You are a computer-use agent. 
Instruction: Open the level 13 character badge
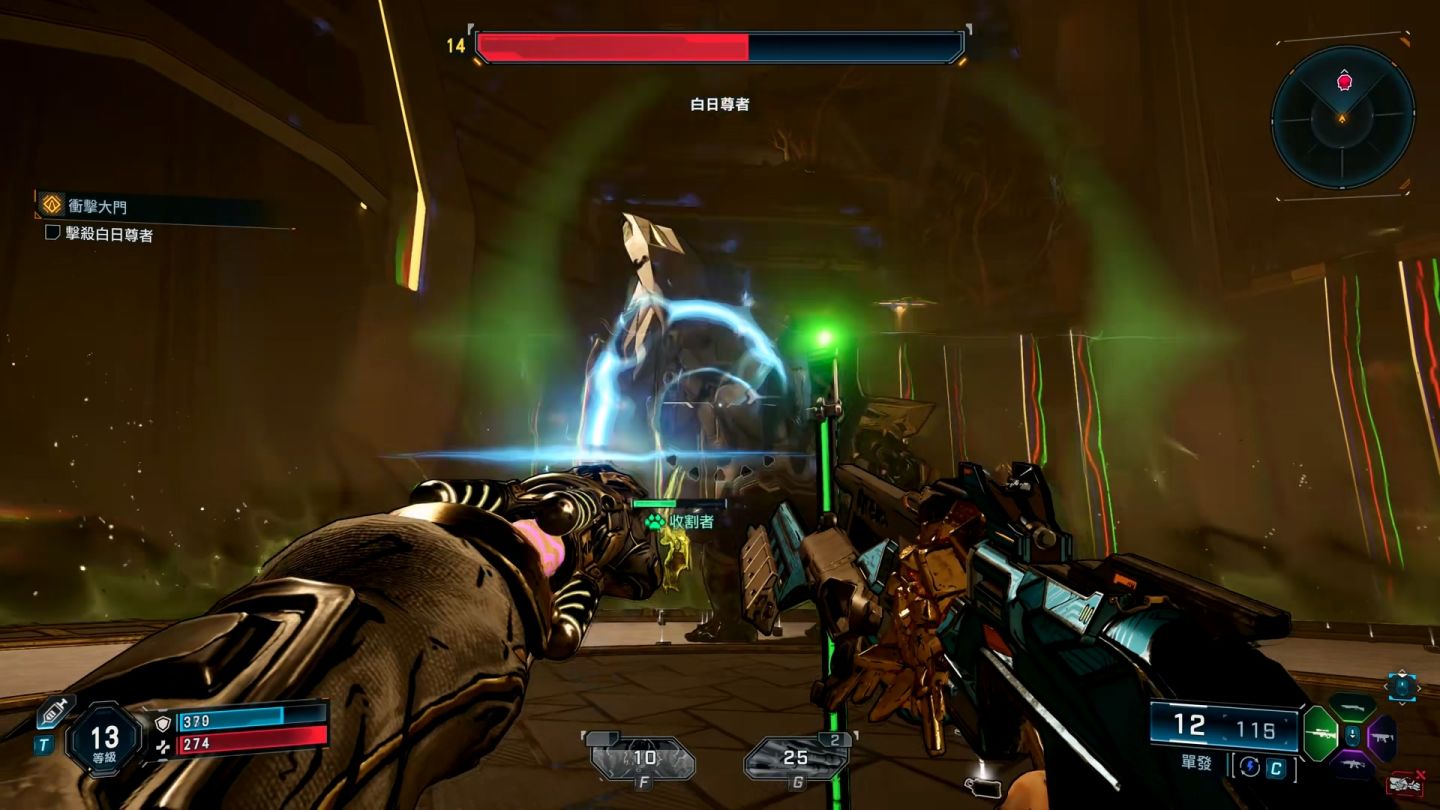tap(105, 742)
